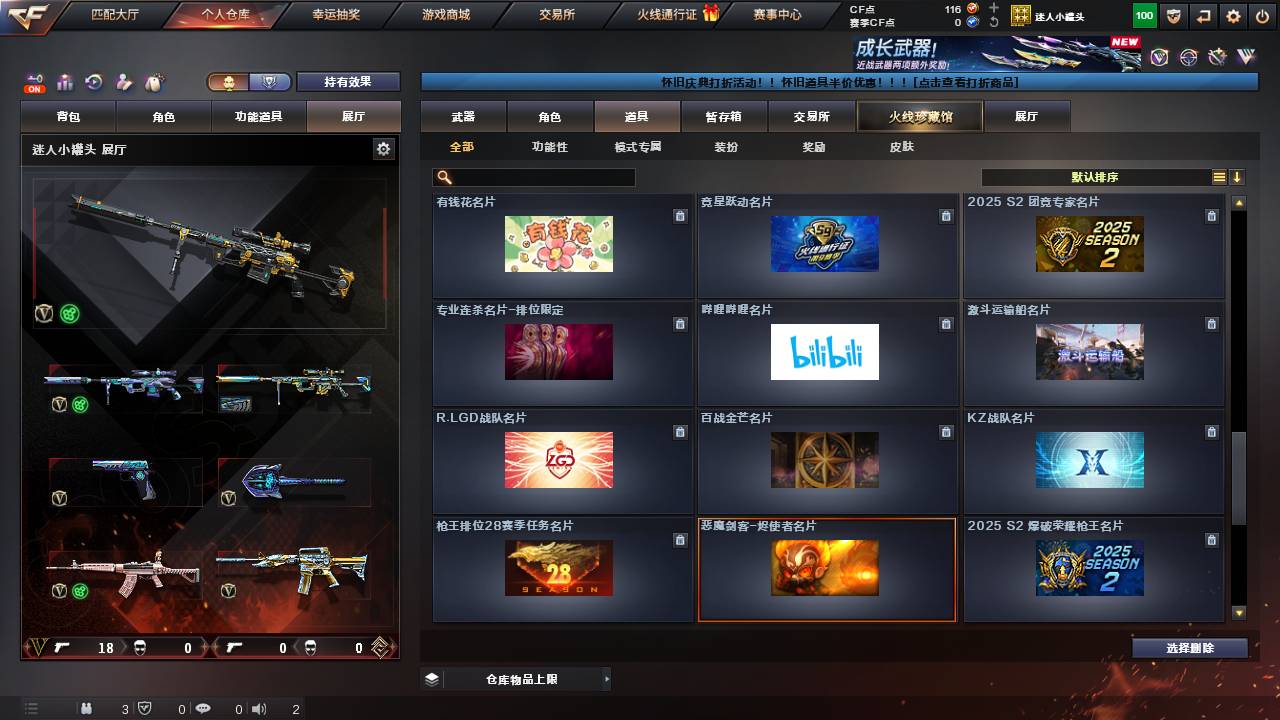Open the settings gear in the top-right corner

(x=1232, y=17)
